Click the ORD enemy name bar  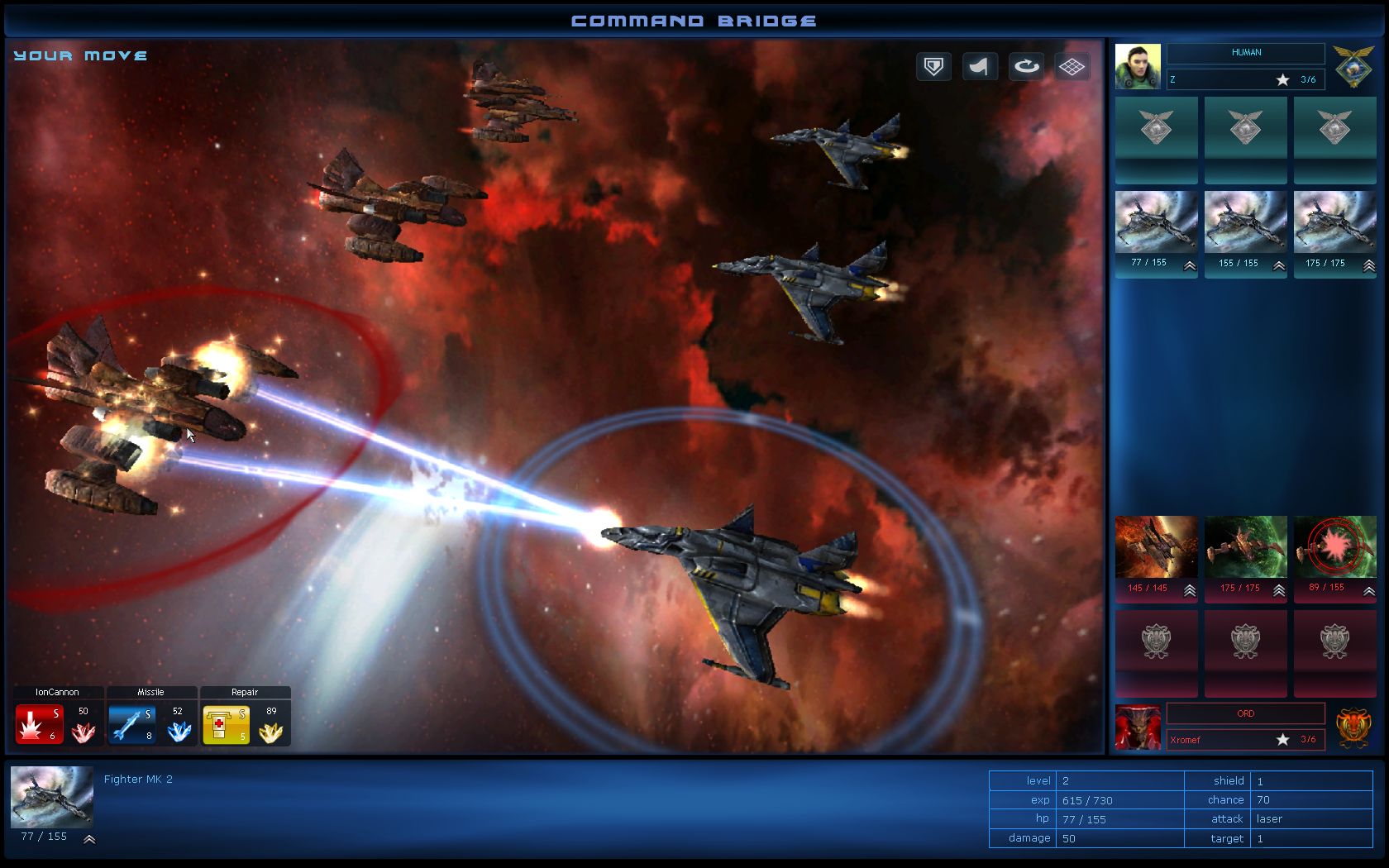[x=1245, y=713]
